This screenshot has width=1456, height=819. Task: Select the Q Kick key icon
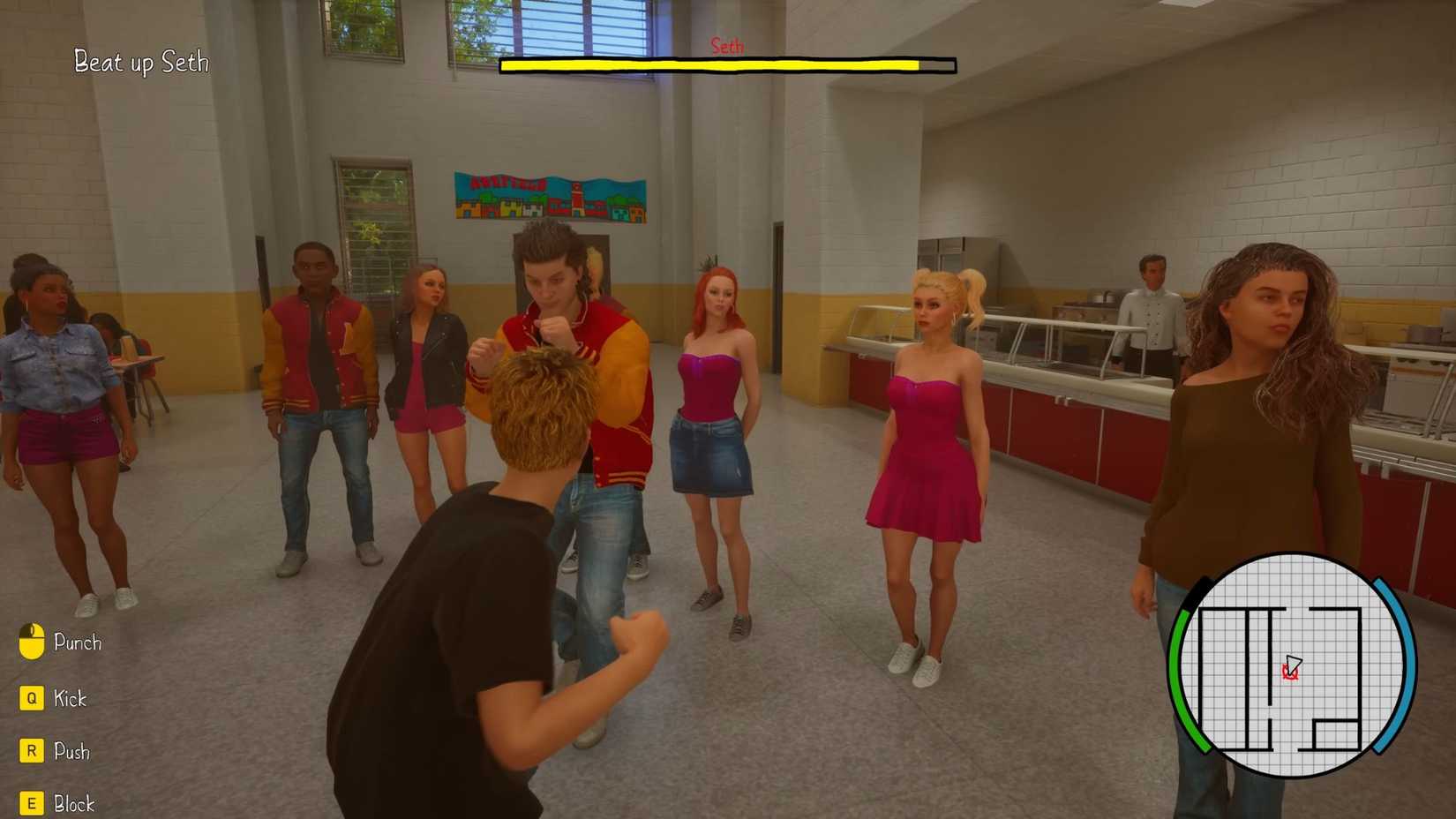point(32,698)
